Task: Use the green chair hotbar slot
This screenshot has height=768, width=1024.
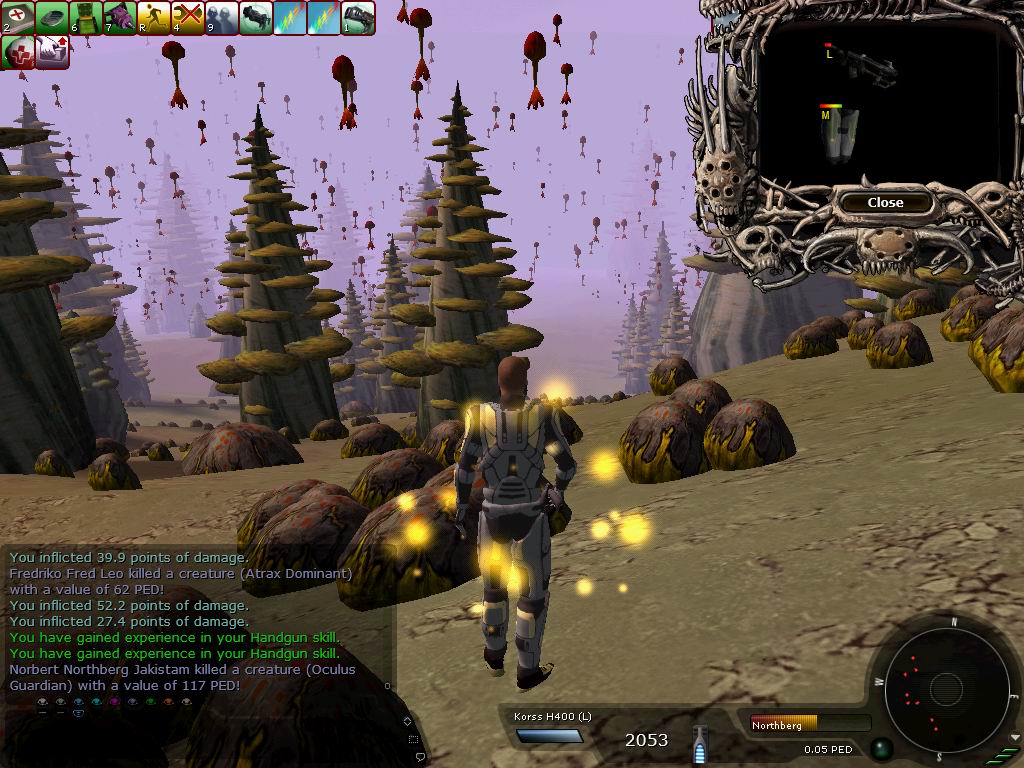Action: pos(86,17)
